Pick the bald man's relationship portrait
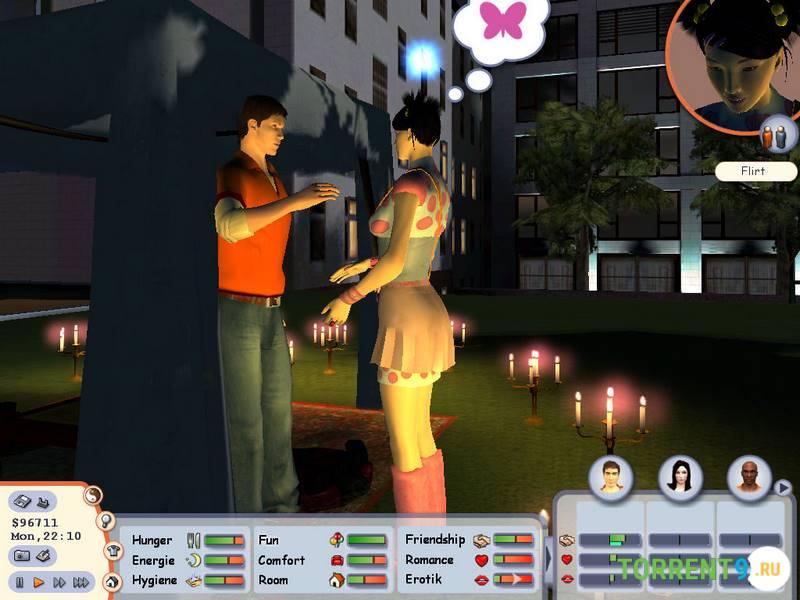The width and height of the screenshot is (800, 600). (749, 478)
